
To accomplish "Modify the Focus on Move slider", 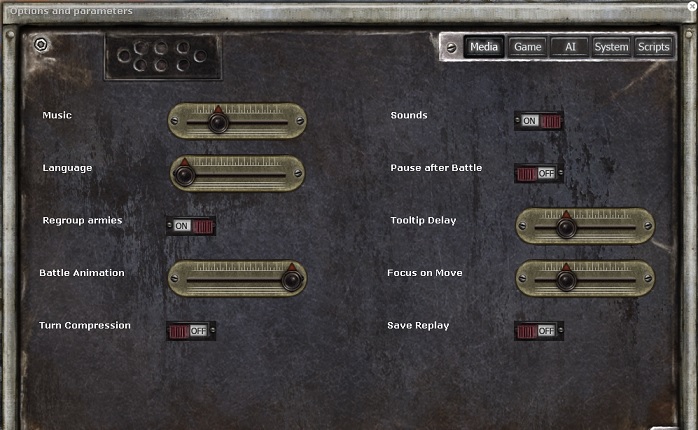I will (566, 280).
